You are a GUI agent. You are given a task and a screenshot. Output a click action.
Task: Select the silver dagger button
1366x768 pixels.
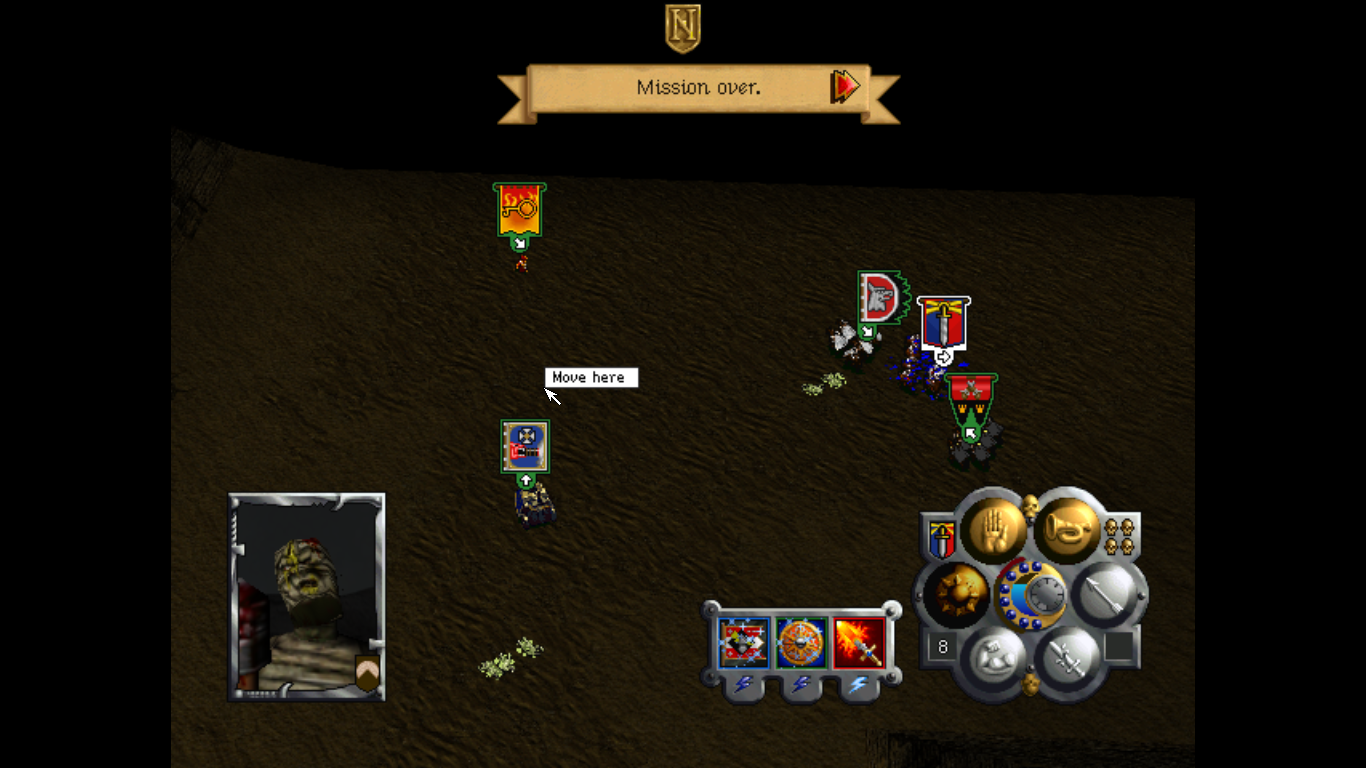(1066, 659)
